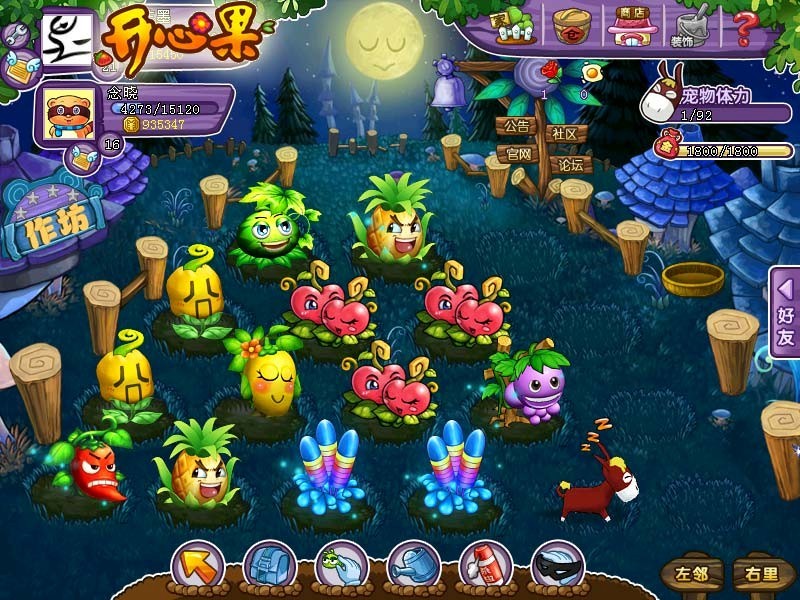Expand the 好友 friends side tab
This screenshot has height=600, width=800.
[x=785, y=313]
